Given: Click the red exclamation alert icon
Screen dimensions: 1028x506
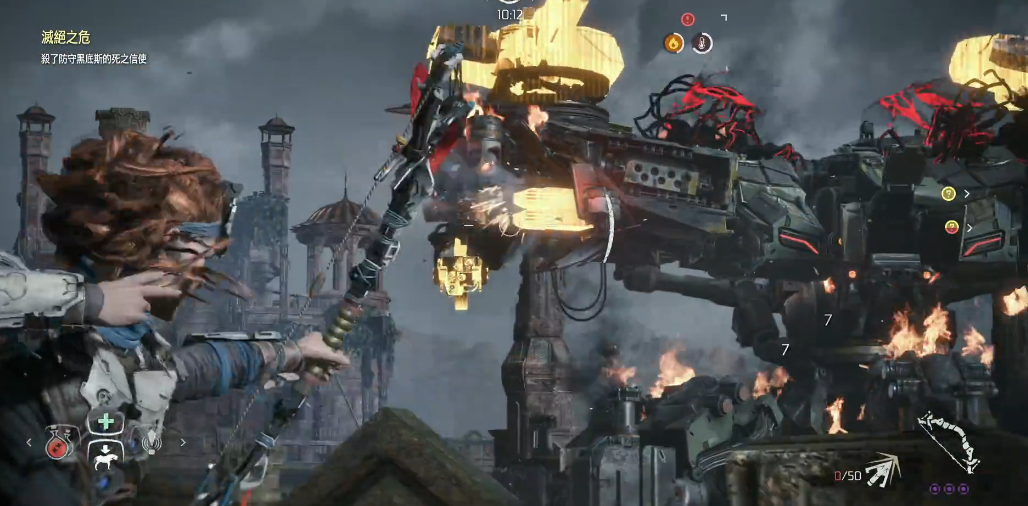Looking at the screenshot, I should (687, 18).
